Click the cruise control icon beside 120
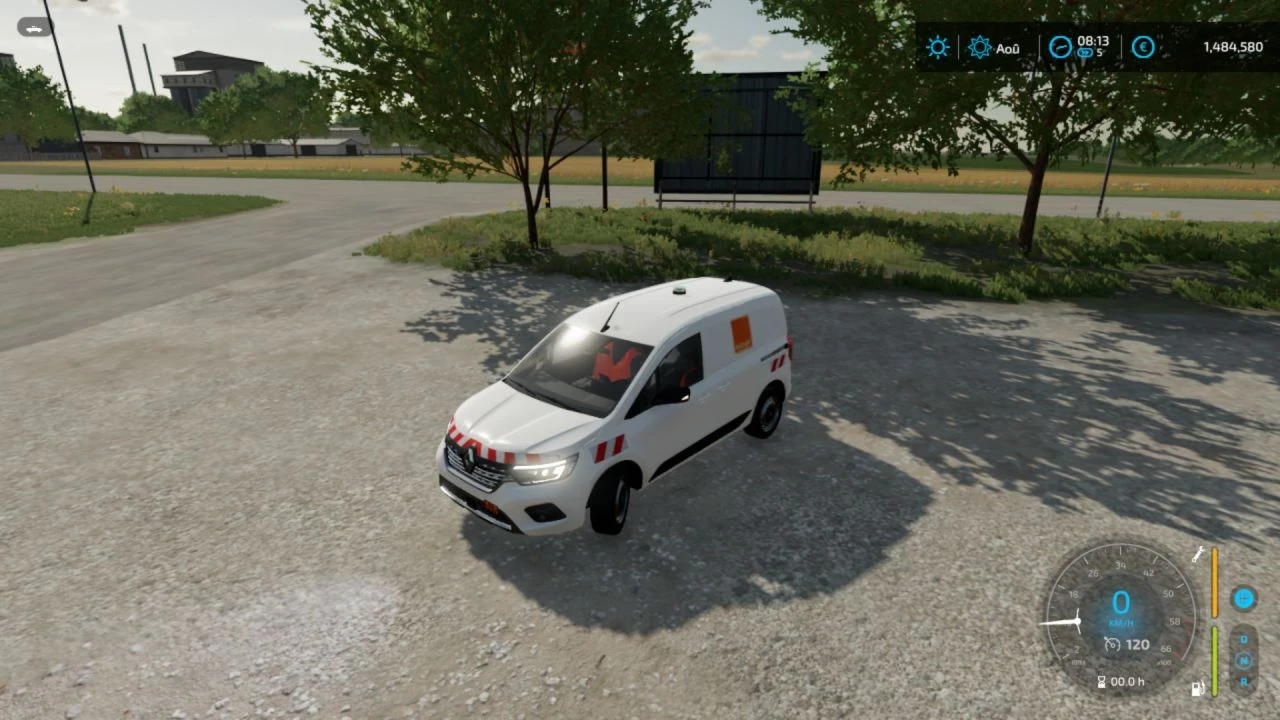Viewport: 1280px width, 720px height. click(1111, 644)
